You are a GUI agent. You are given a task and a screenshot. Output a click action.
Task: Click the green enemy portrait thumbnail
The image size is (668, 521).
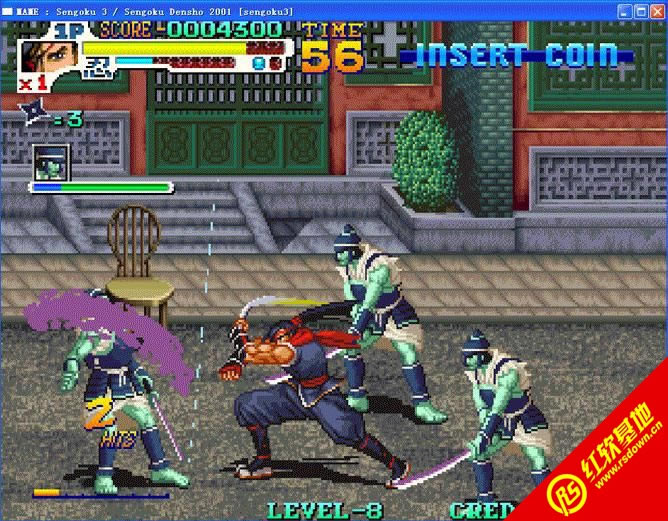coord(49,161)
